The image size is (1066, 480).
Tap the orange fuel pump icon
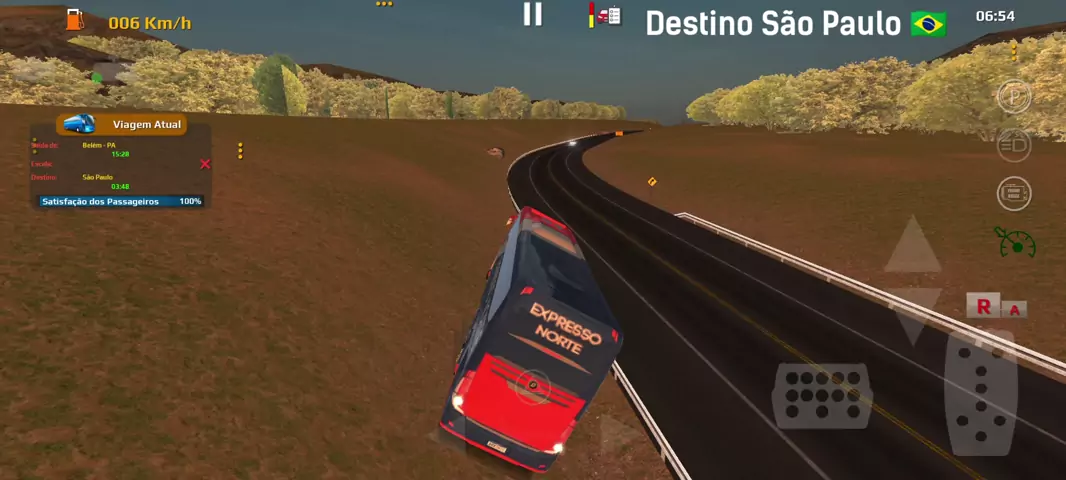75,19
